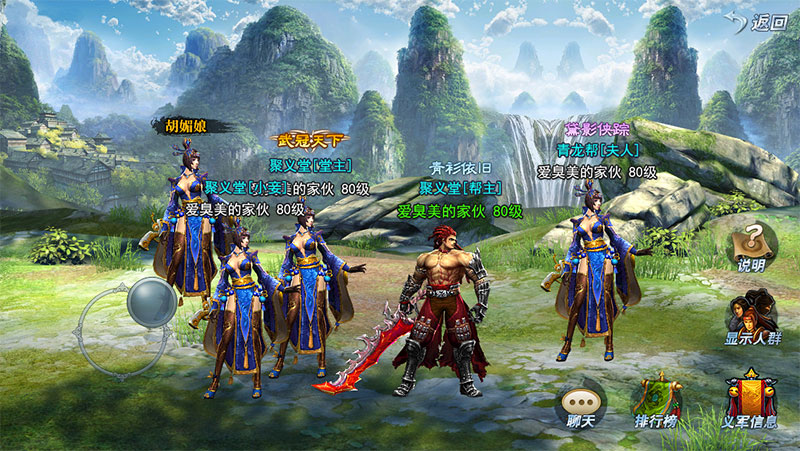View the 排行榜 leaderboard
Viewport: 800px width, 451px height.
coord(658,400)
